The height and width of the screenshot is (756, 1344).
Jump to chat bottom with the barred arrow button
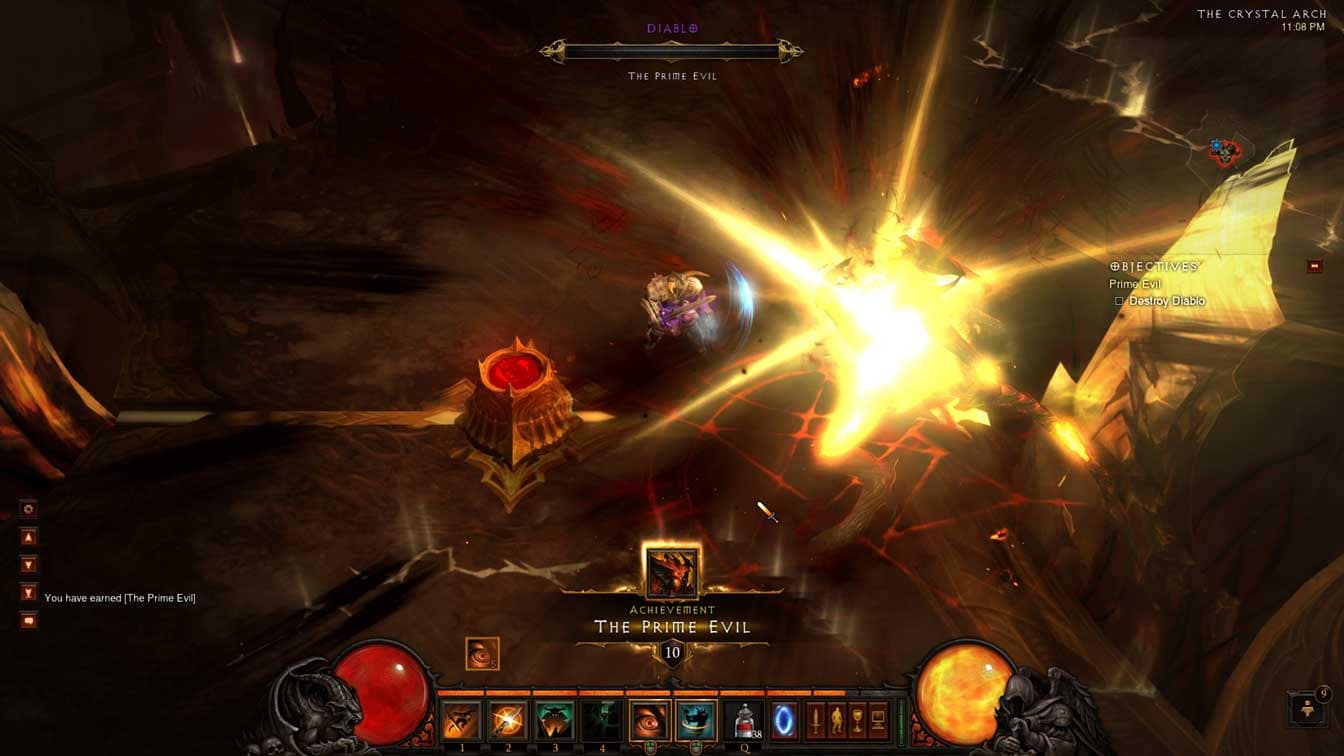[29, 592]
